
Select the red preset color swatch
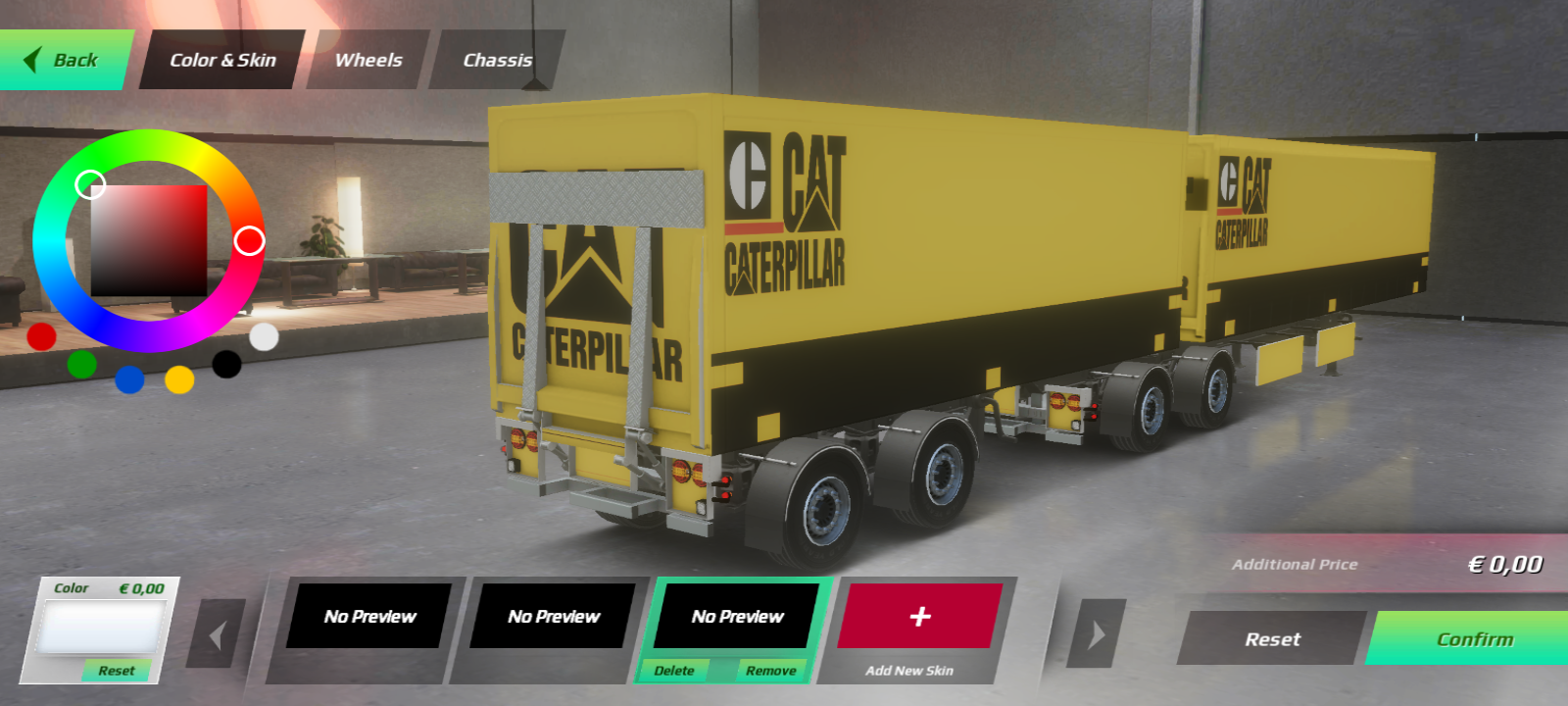39,338
